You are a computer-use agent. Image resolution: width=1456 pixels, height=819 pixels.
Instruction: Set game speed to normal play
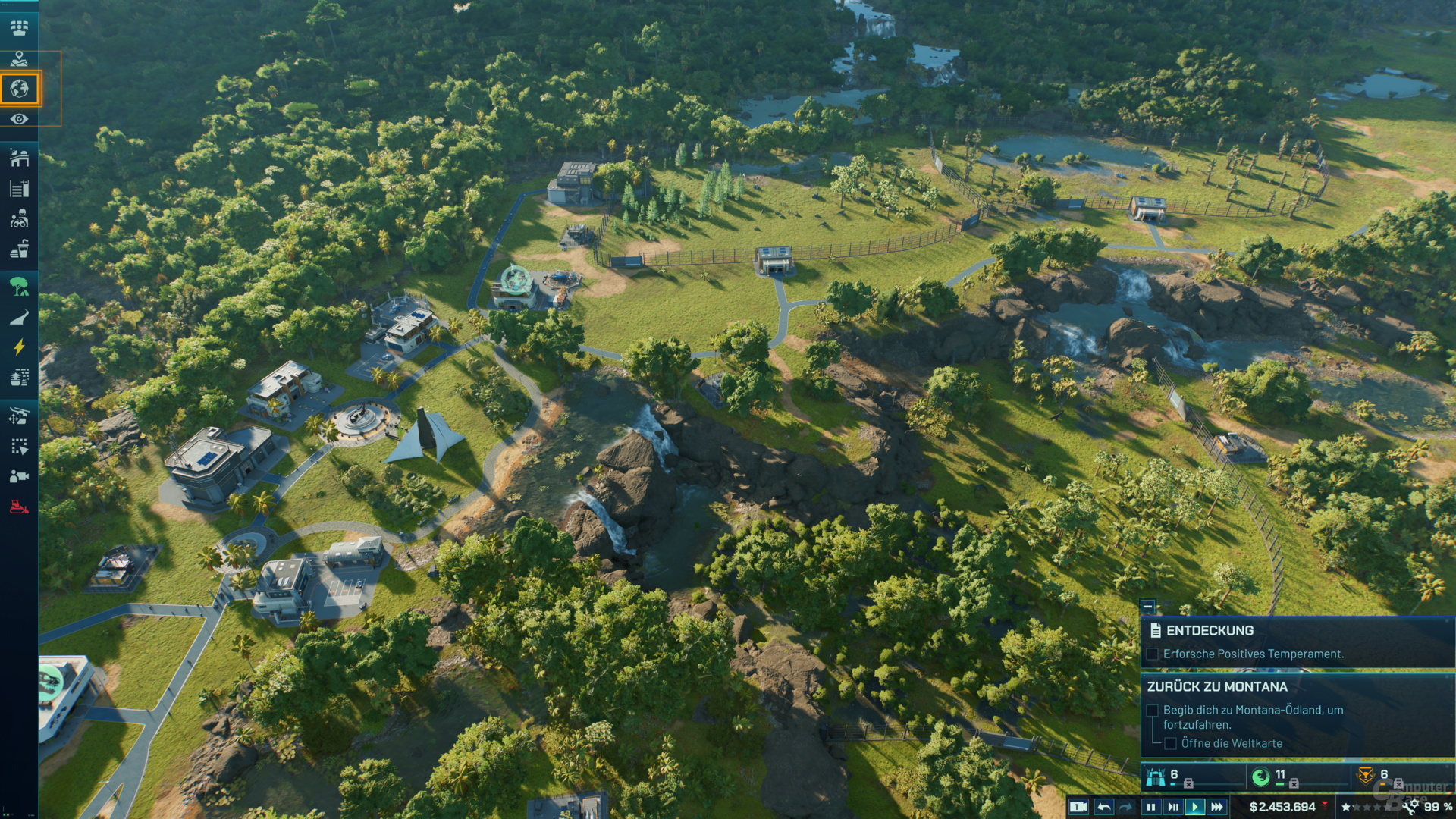pos(1195,807)
